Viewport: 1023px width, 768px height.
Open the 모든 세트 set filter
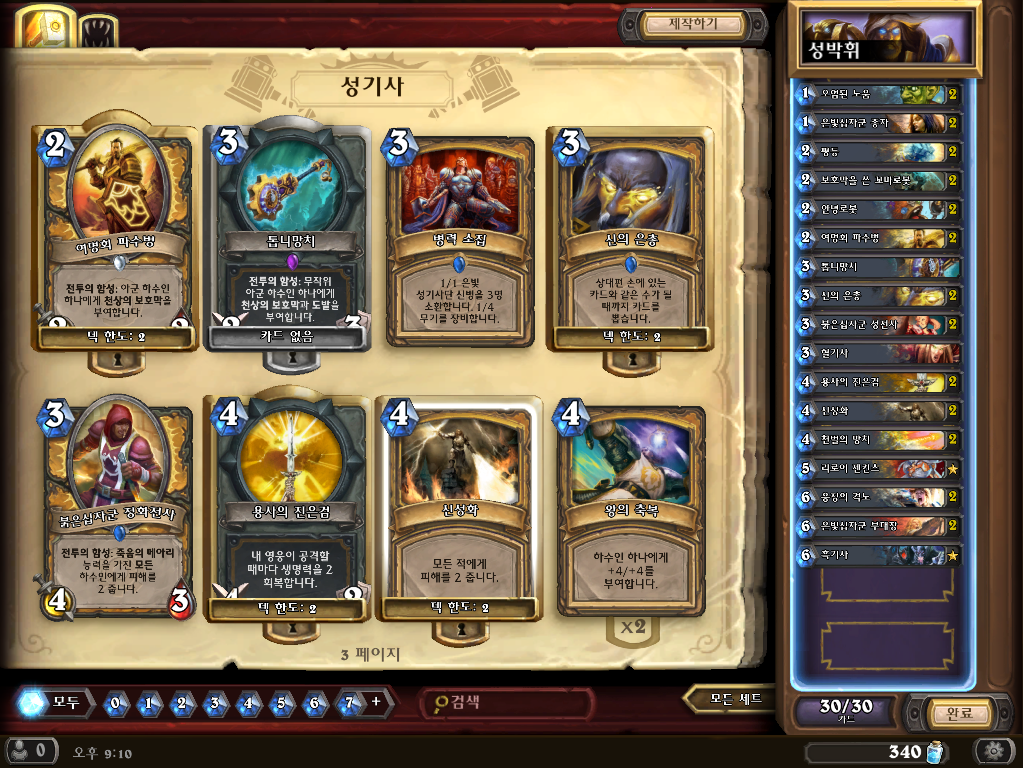pos(735,699)
